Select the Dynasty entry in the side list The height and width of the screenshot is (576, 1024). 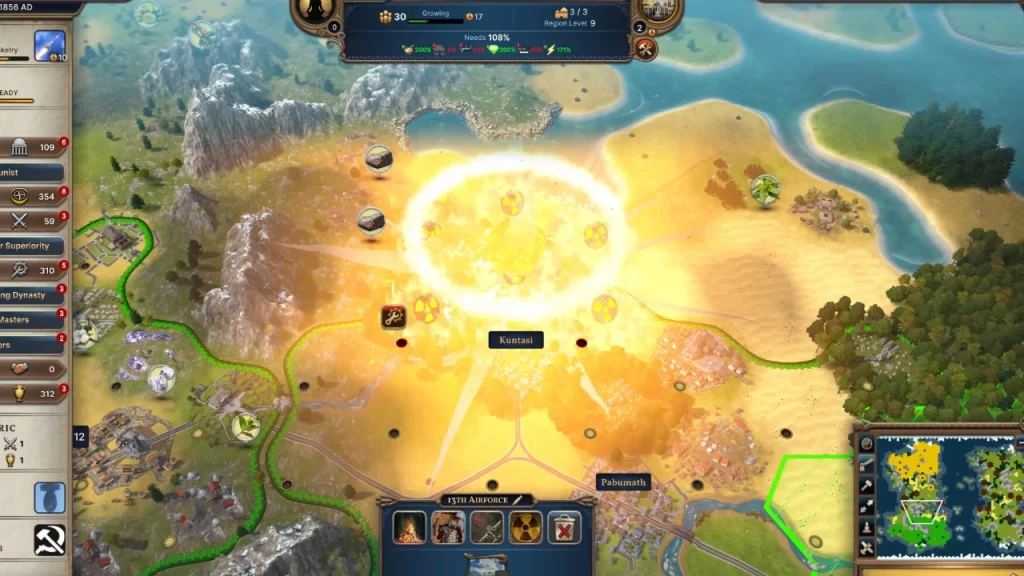click(x=30, y=295)
